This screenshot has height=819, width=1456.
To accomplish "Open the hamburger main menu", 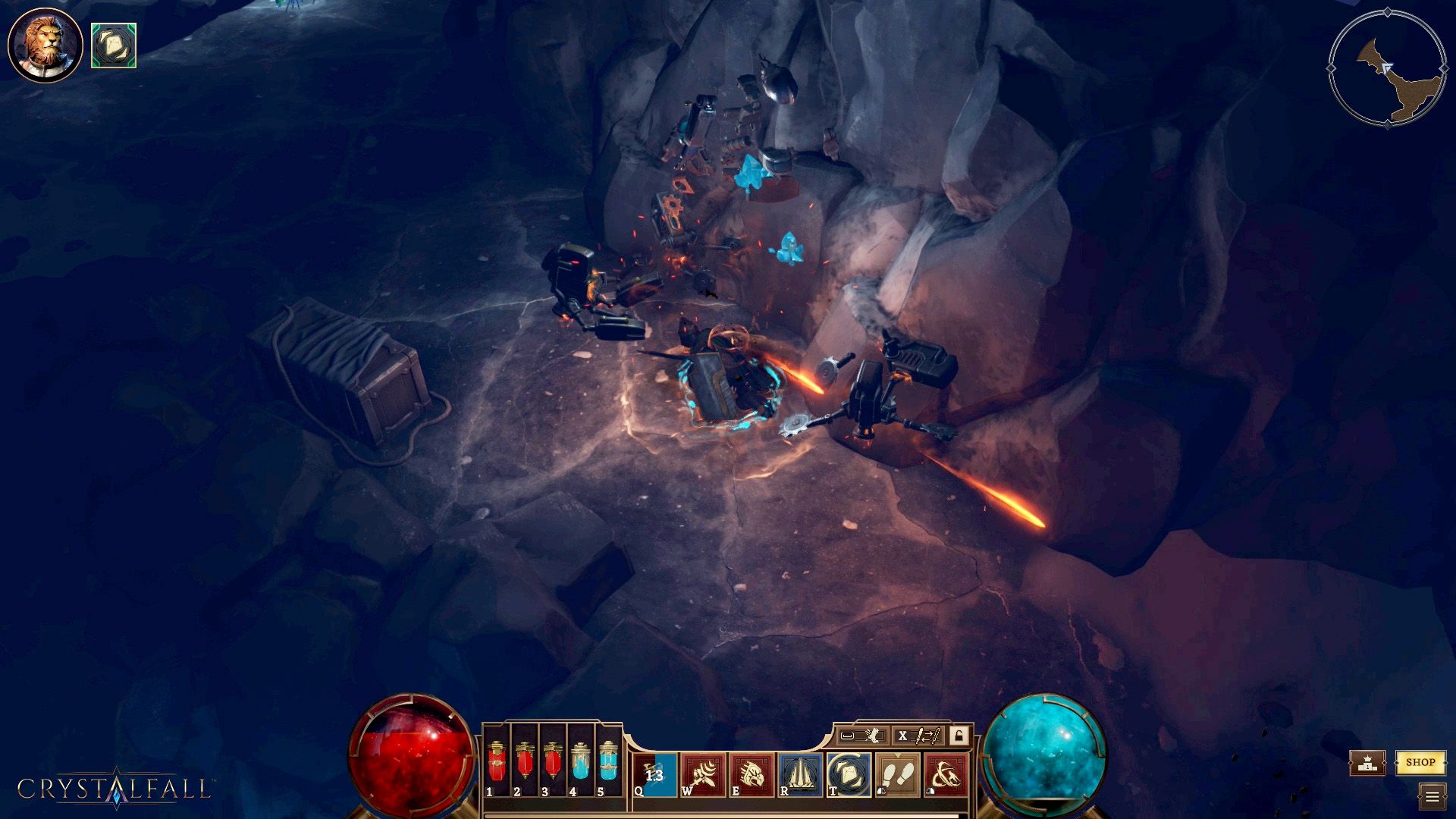I will 1432,796.
